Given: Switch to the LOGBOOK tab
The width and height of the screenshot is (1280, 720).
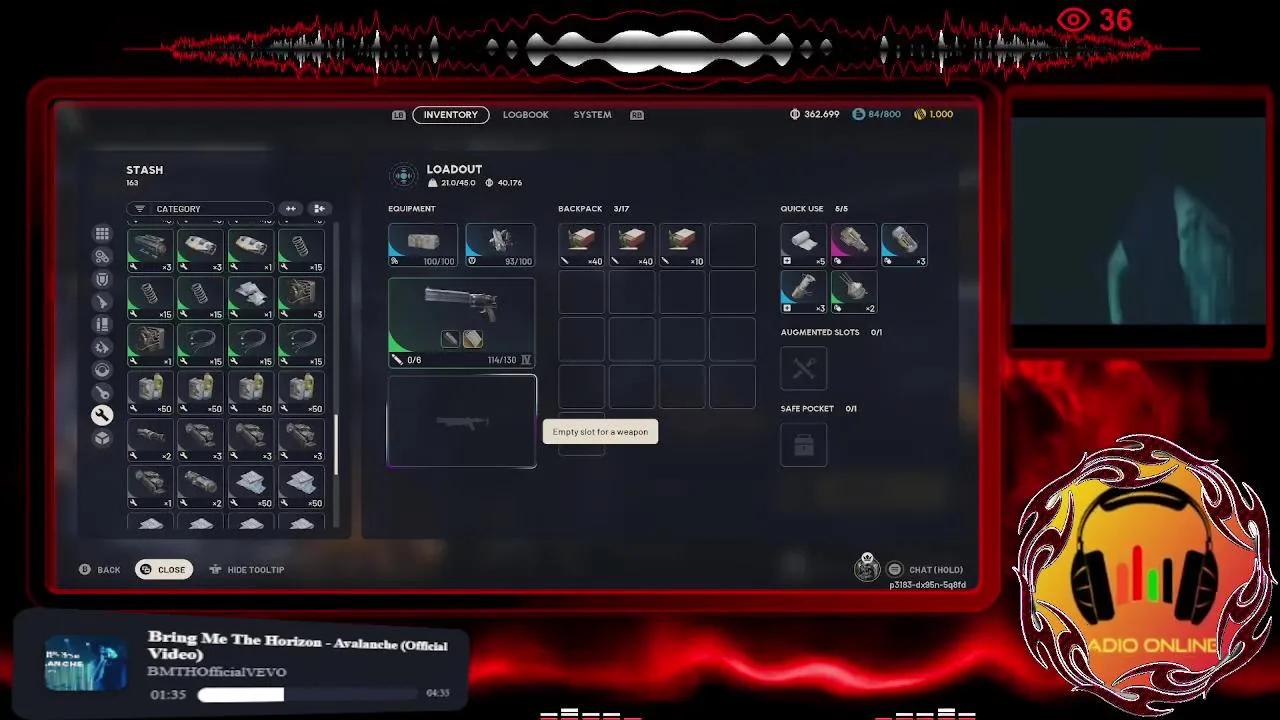Looking at the screenshot, I should click(x=526, y=114).
